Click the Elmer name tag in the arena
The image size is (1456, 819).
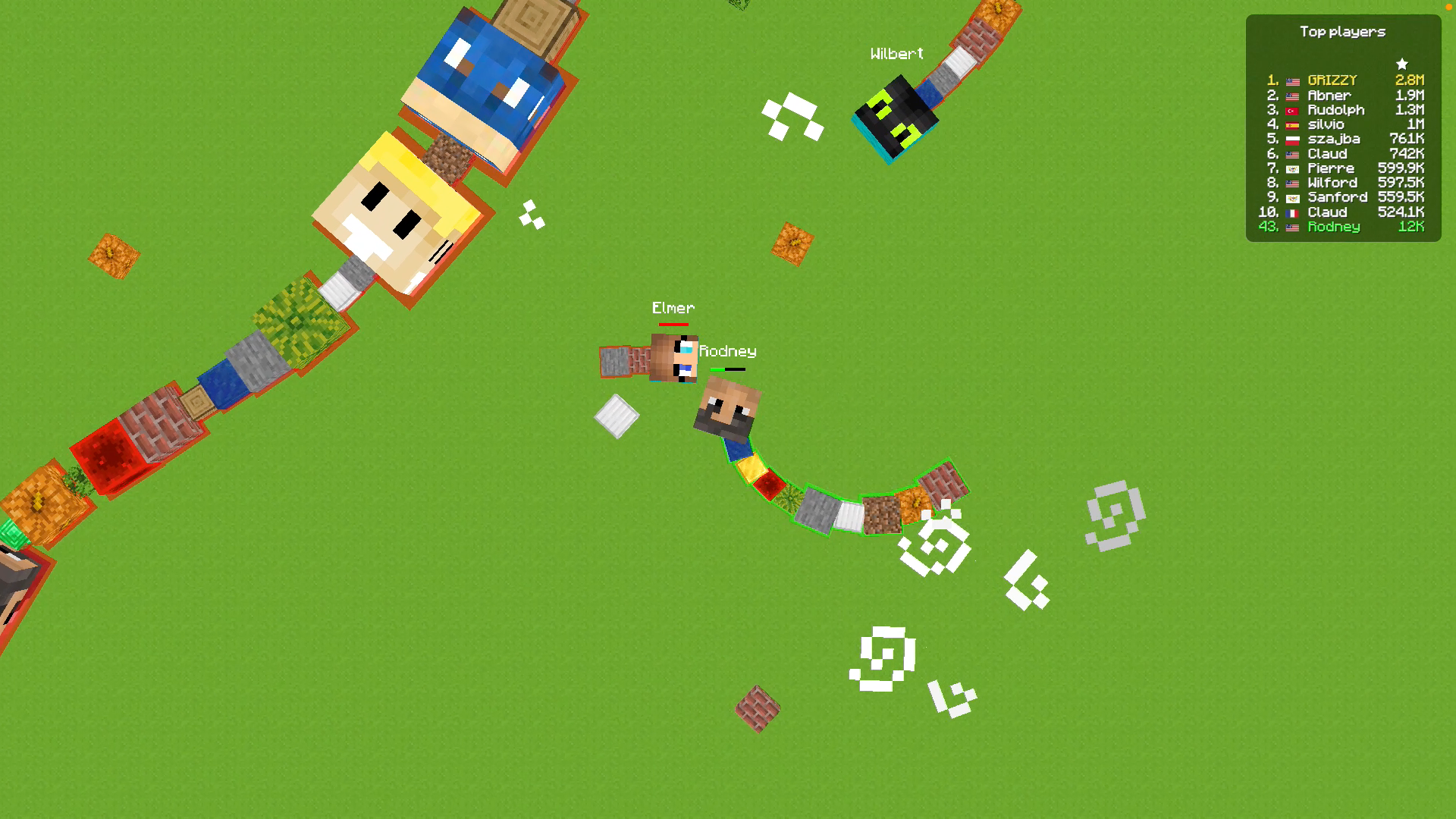tap(673, 308)
